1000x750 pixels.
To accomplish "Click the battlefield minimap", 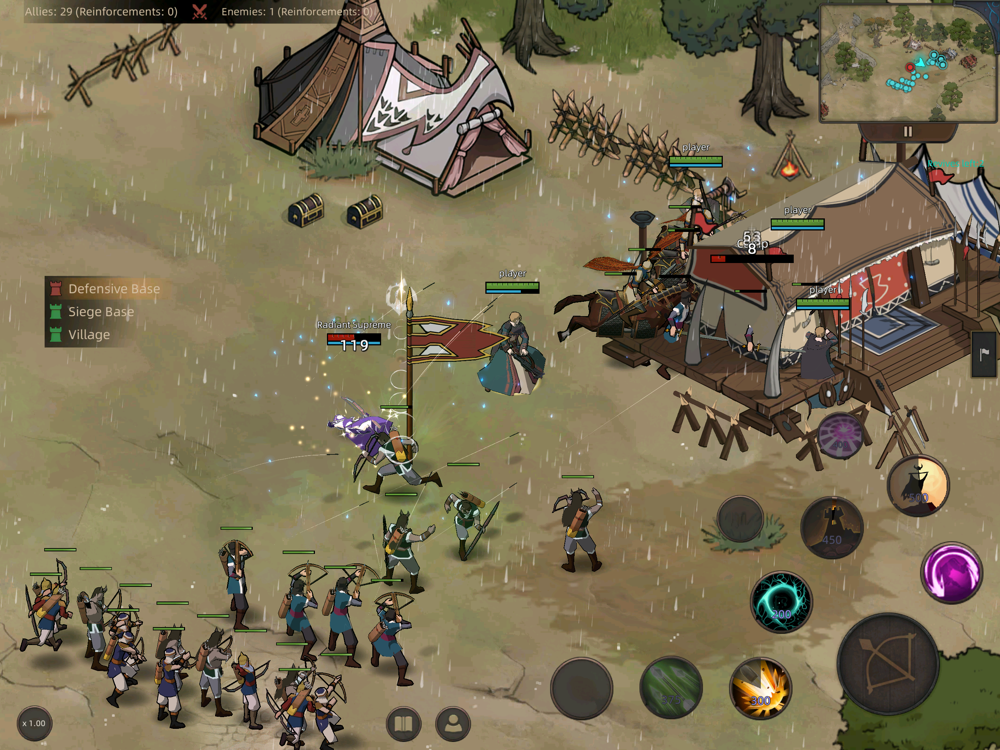I will [908, 62].
